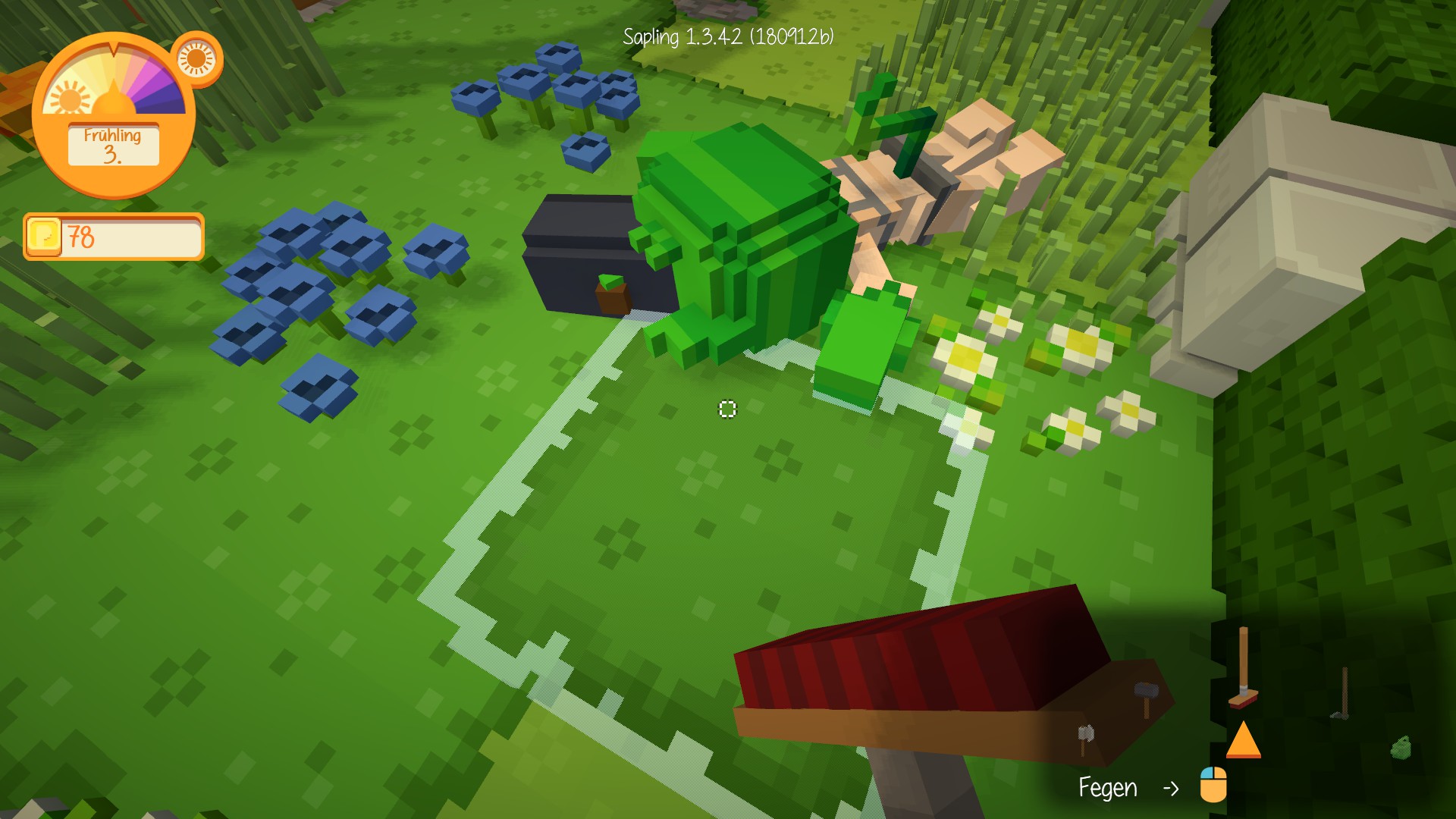Click the Sapling version text at the top
The width and height of the screenshot is (1456, 819).
[729, 35]
